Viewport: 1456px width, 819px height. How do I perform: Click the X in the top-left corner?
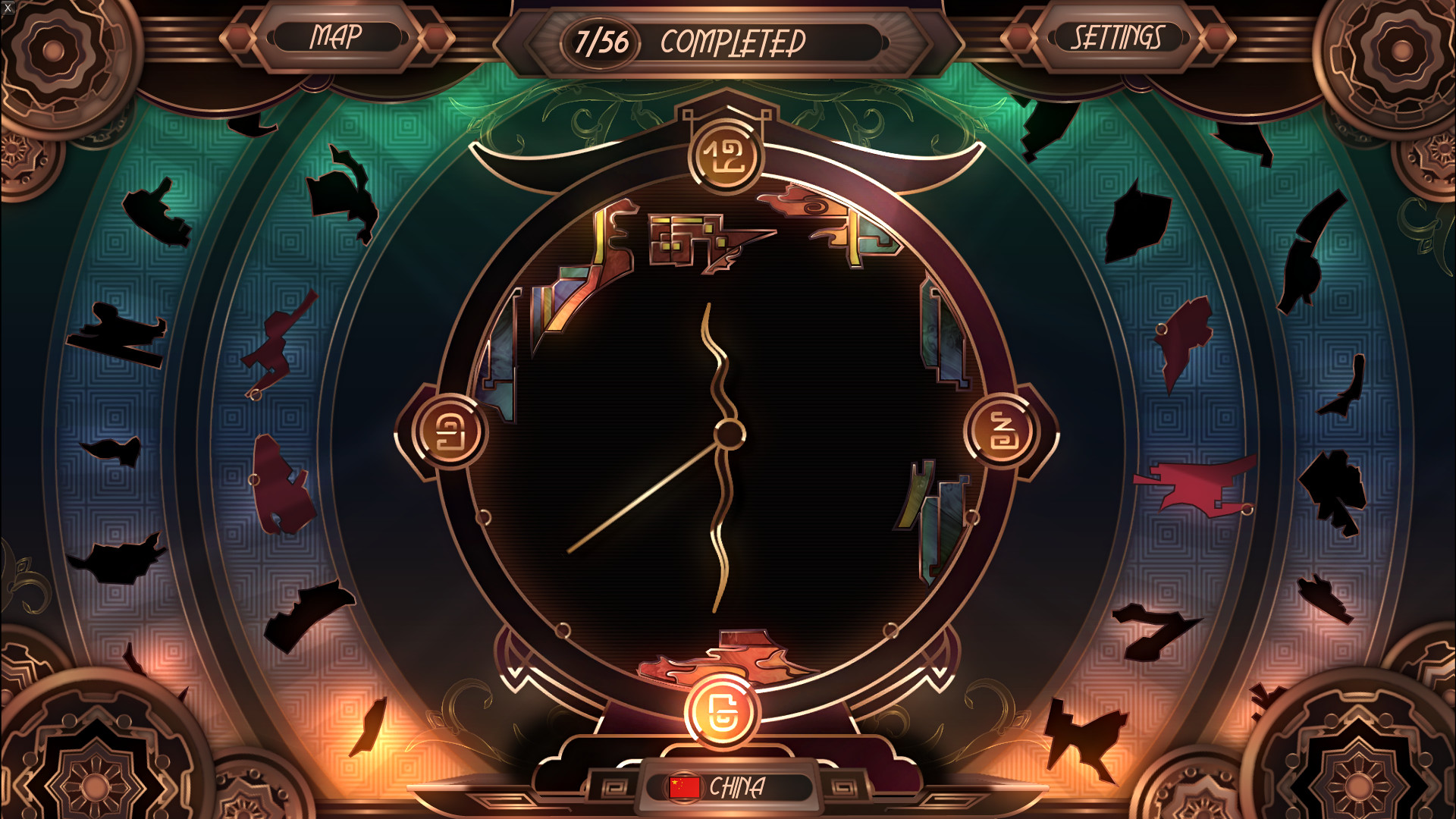6,6
